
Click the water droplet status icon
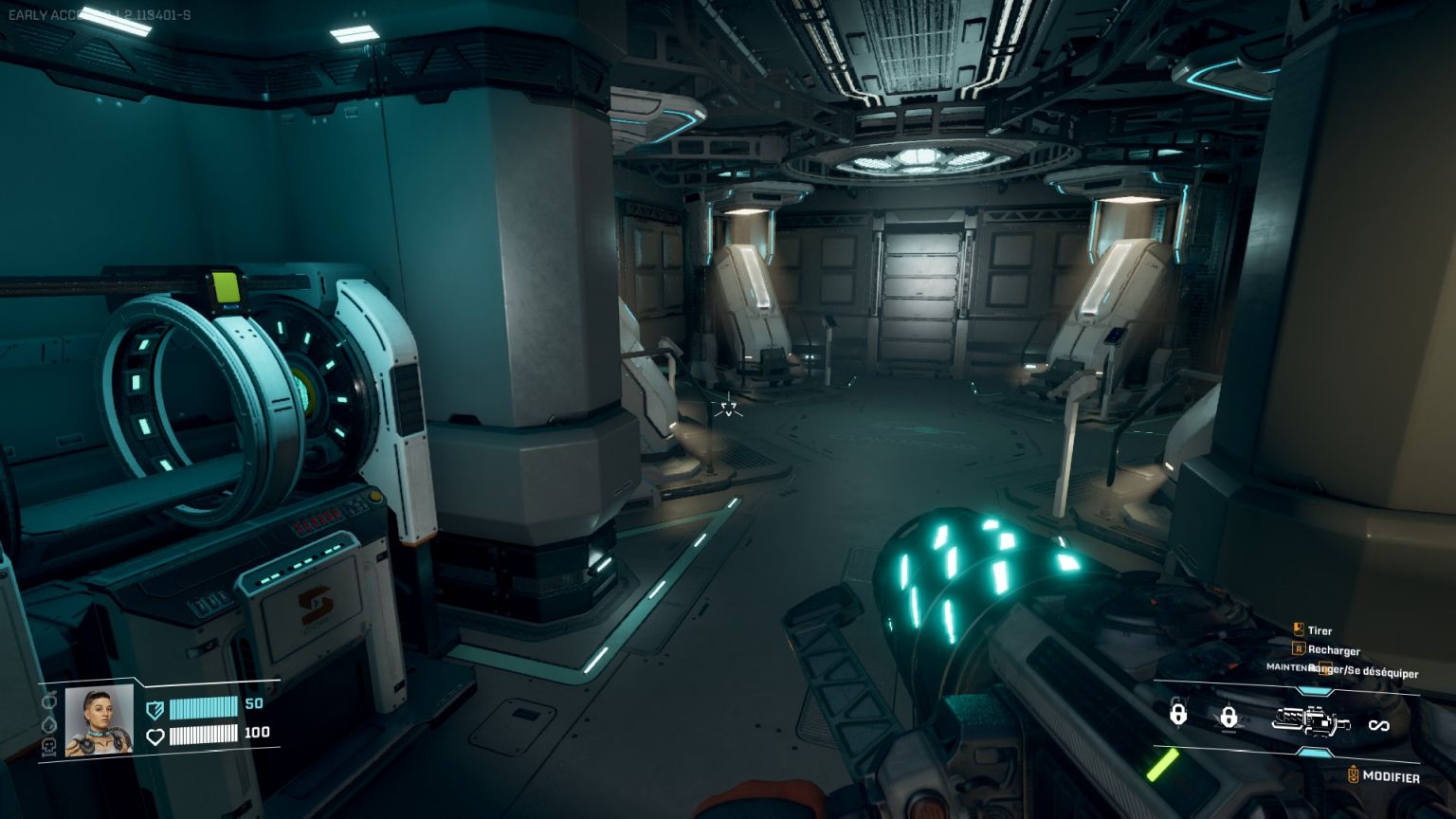coord(49,723)
